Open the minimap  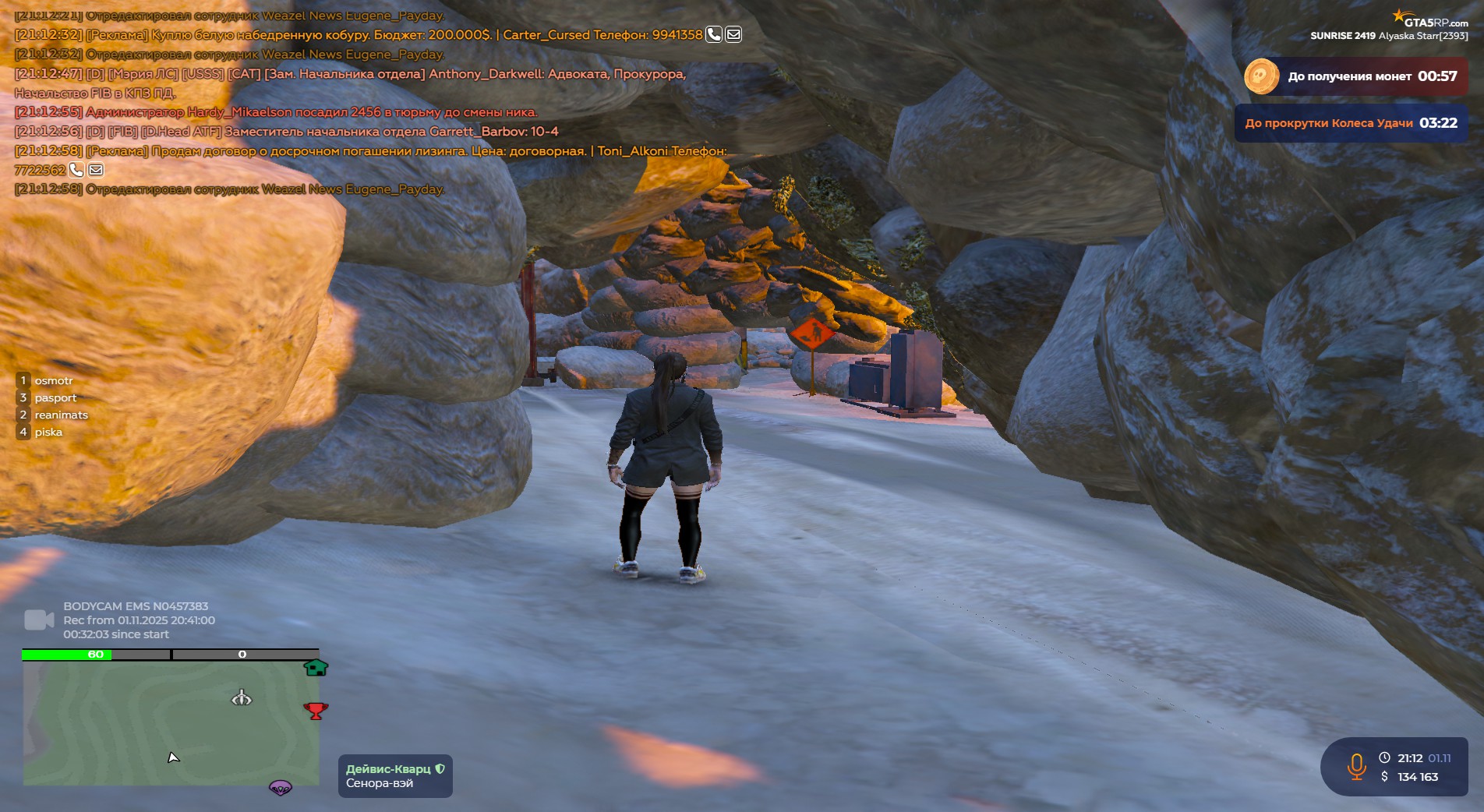point(171,722)
